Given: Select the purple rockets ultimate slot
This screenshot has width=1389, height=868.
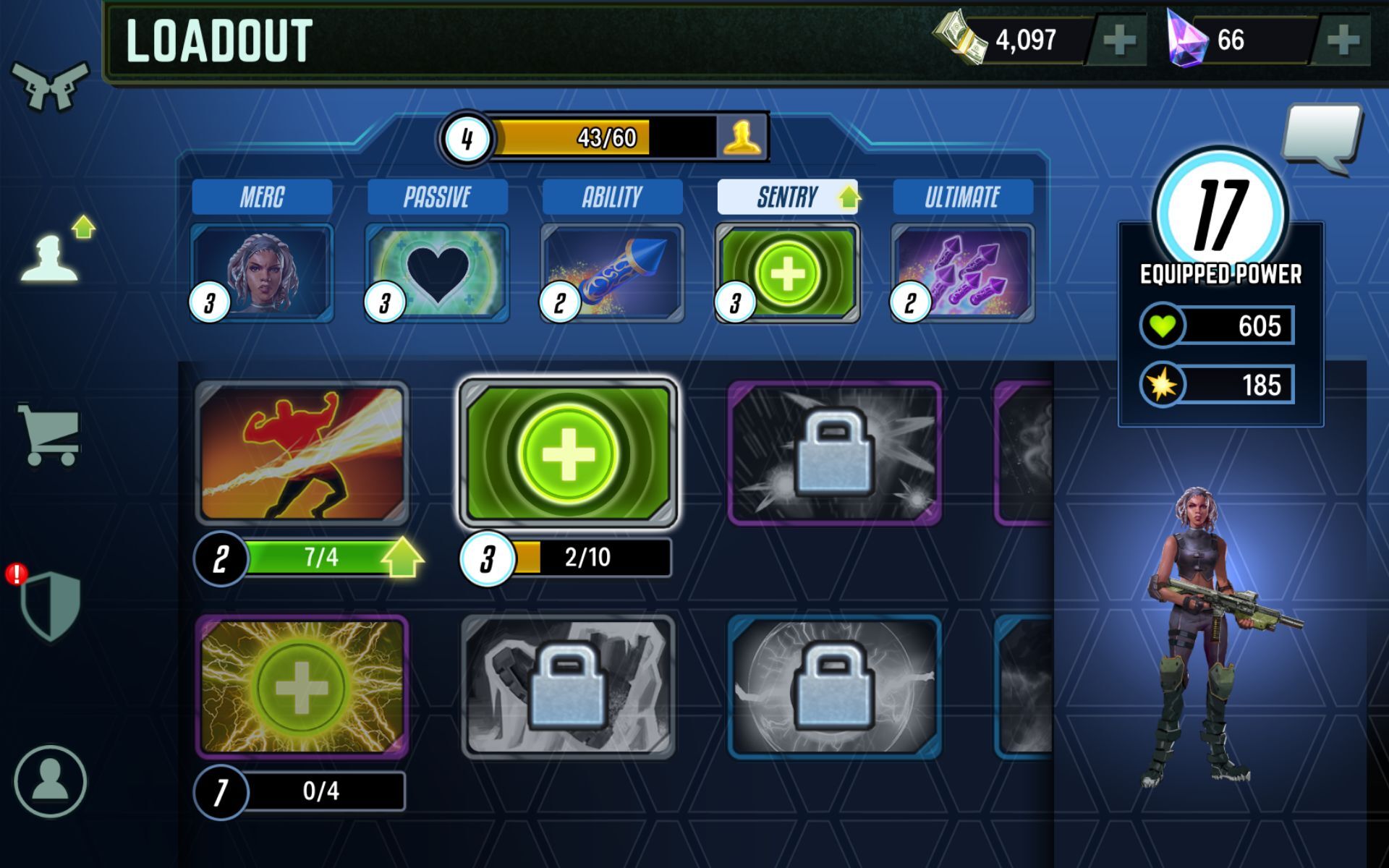Looking at the screenshot, I should 962,273.
